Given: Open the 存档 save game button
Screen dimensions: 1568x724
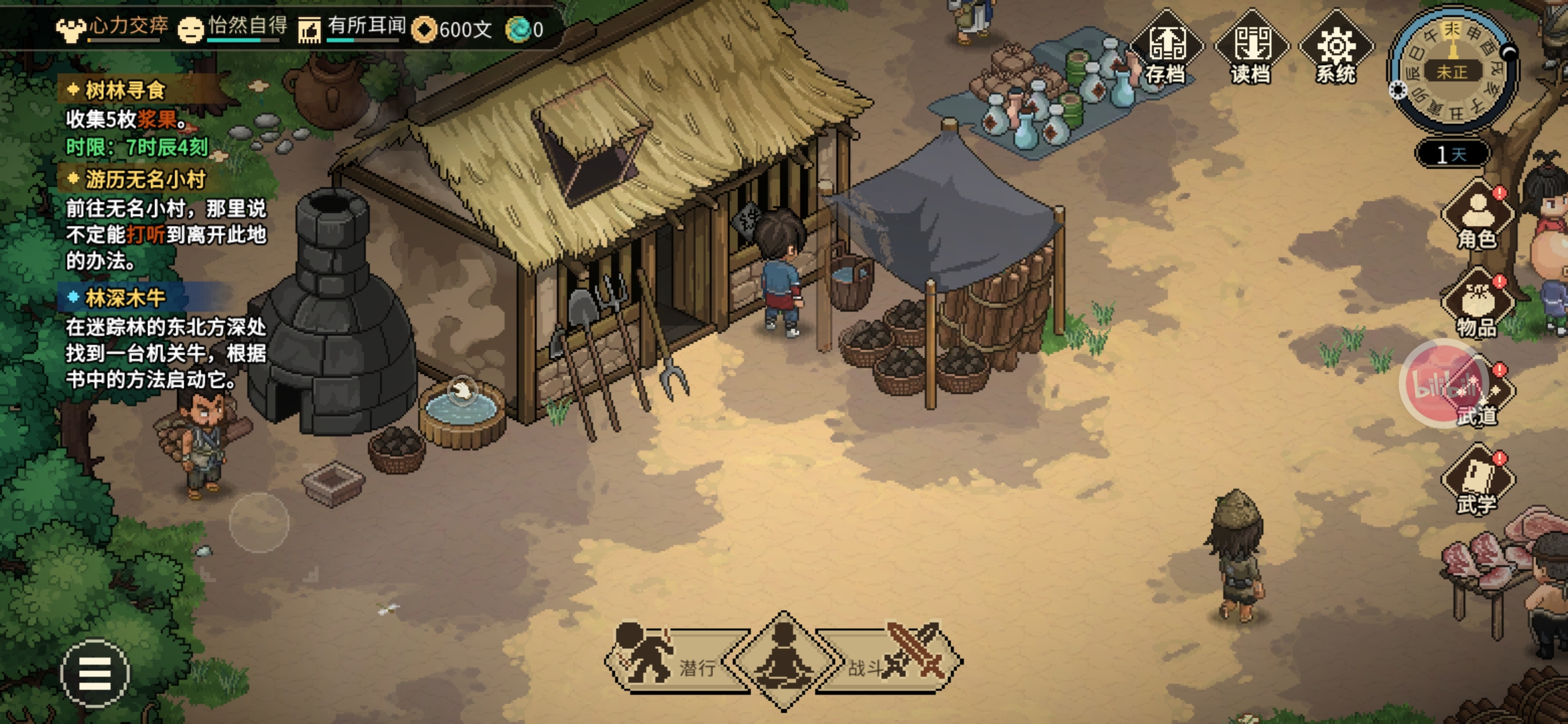Looking at the screenshot, I should point(1167,48).
